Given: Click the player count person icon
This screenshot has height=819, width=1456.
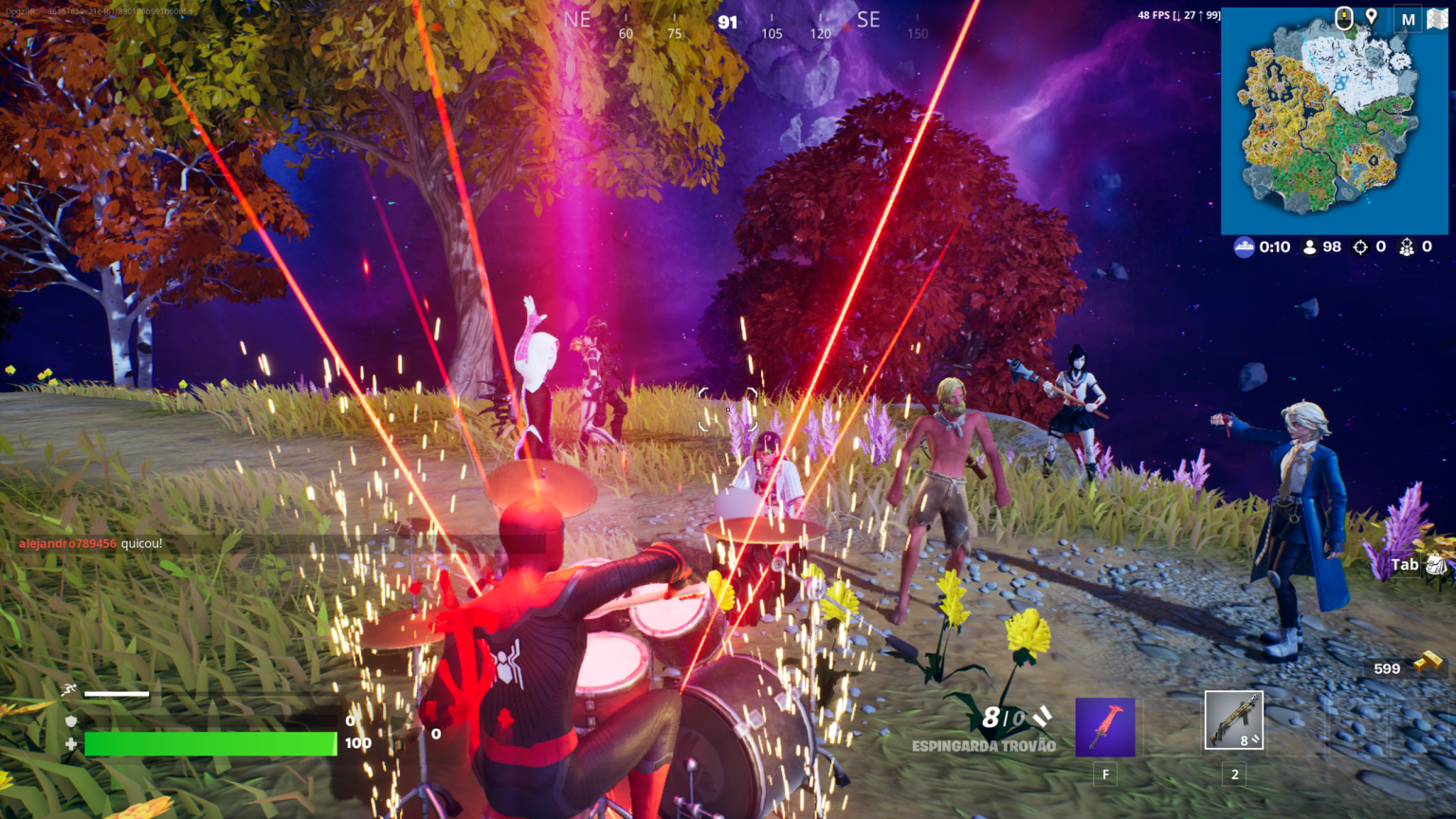Looking at the screenshot, I should (1309, 246).
